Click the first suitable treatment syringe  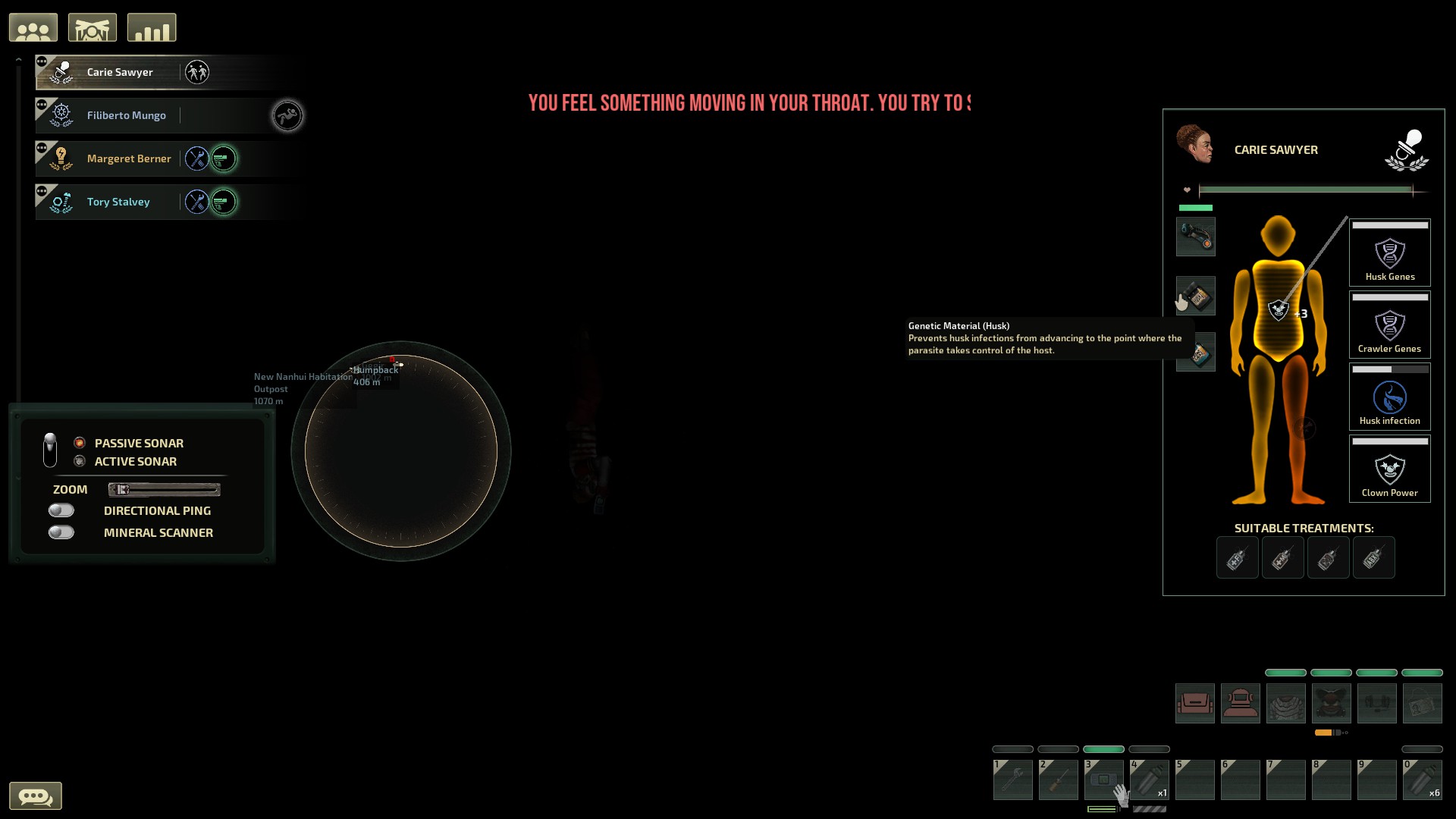click(1237, 557)
